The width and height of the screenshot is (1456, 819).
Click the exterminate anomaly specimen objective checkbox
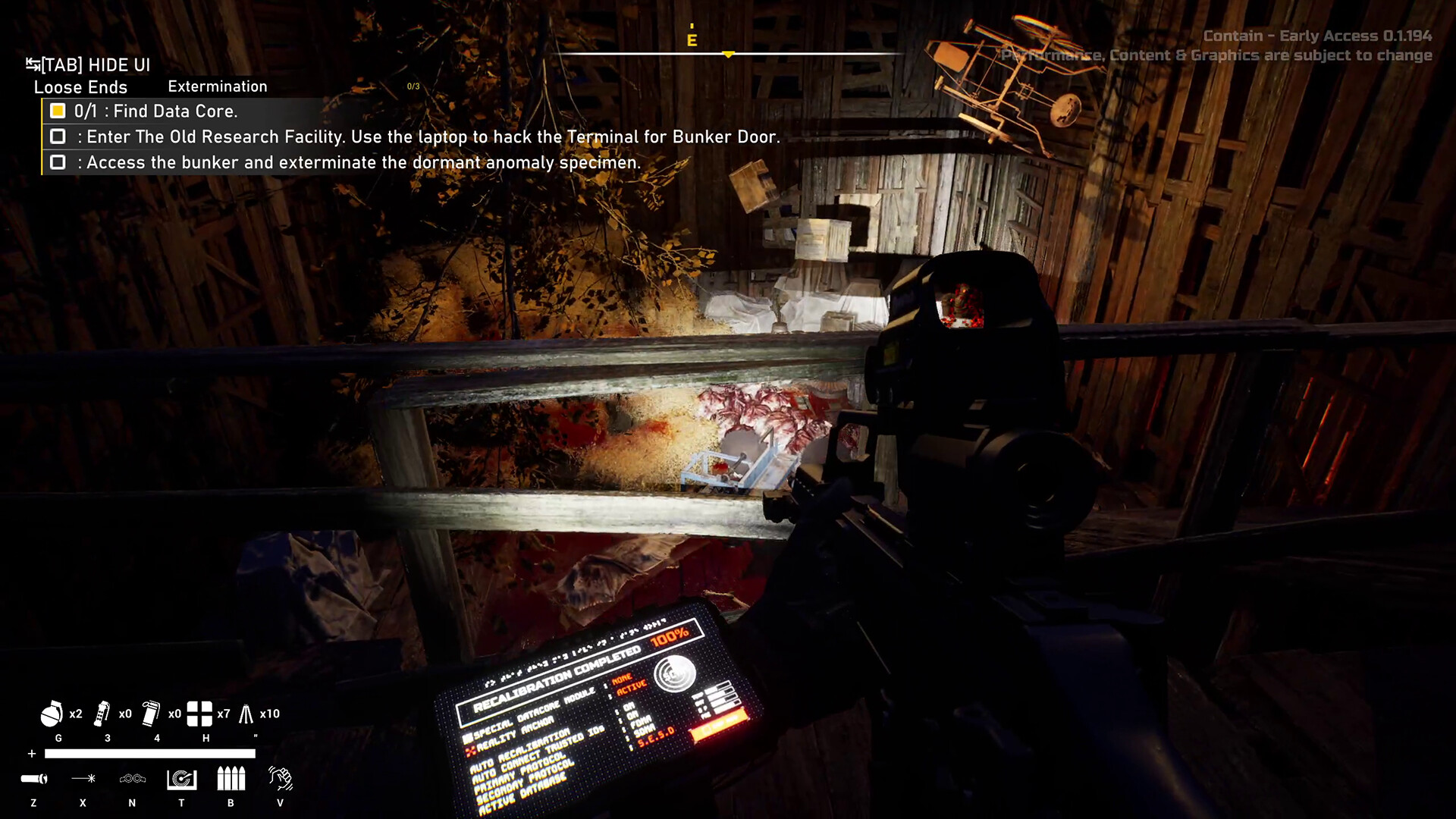[x=58, y=162]
